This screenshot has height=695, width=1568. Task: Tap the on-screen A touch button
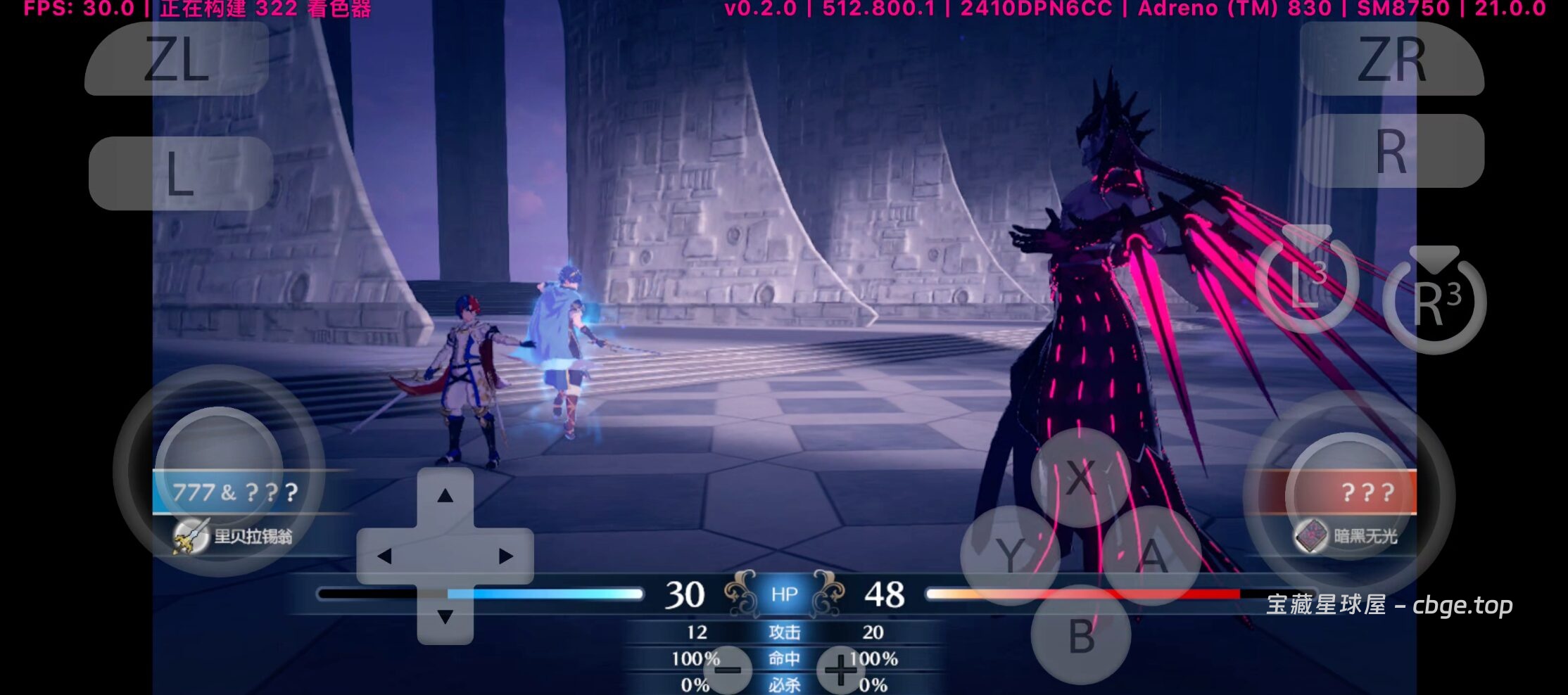coord(1152,556)
